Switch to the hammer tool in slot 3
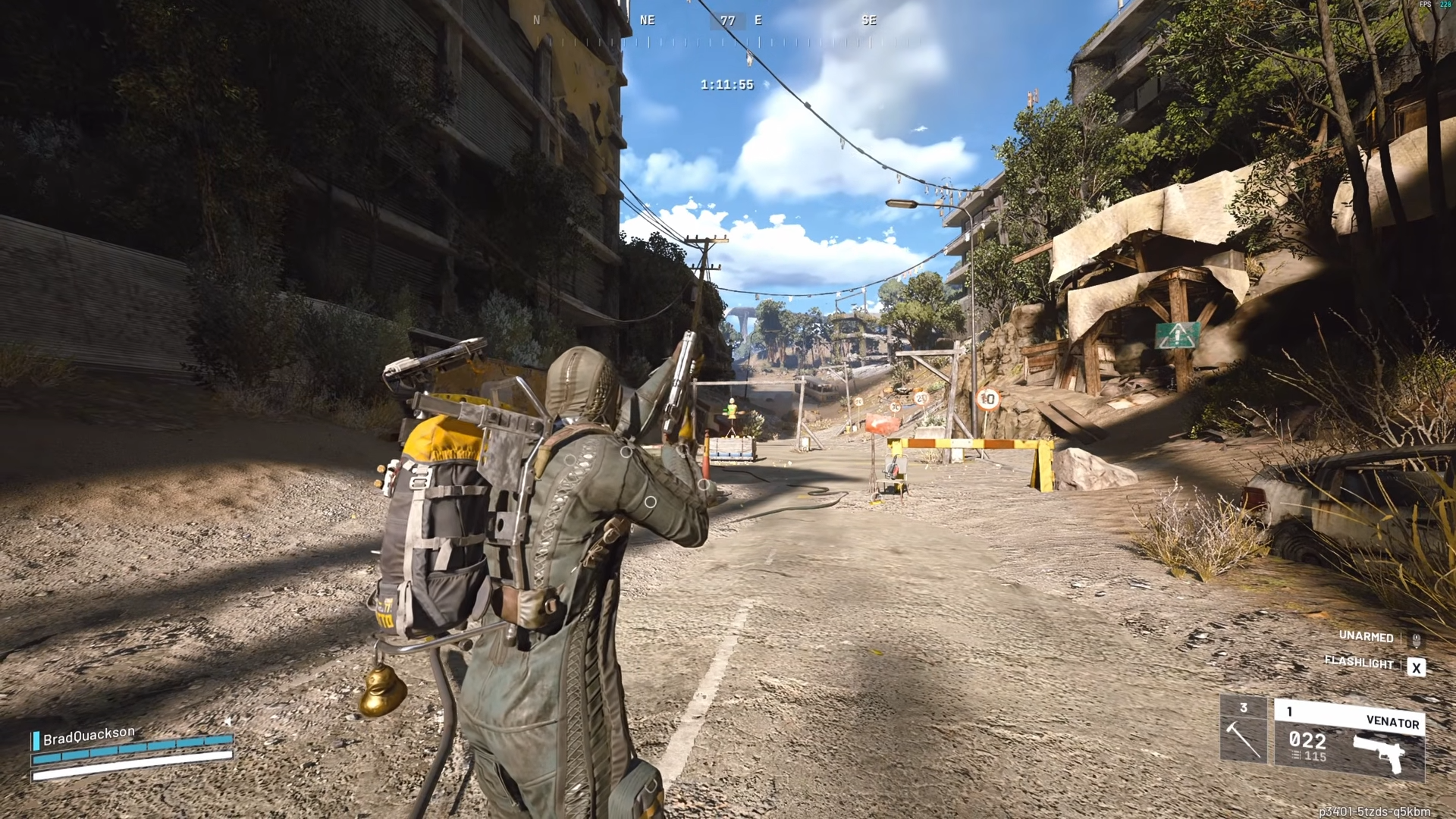The image size is (1456, 819). 1243,730
